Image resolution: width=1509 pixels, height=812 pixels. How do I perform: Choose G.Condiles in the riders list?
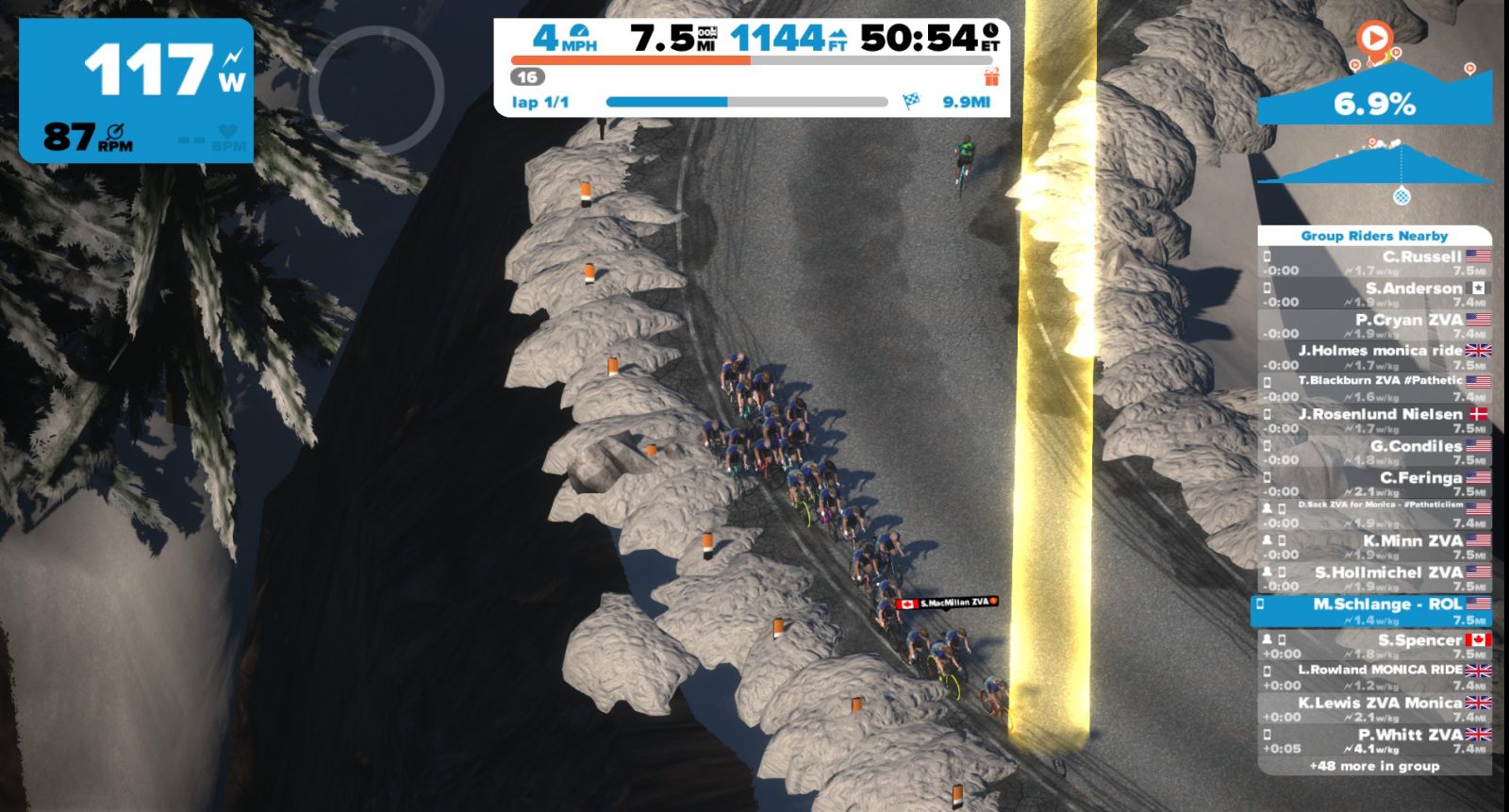1375,453
